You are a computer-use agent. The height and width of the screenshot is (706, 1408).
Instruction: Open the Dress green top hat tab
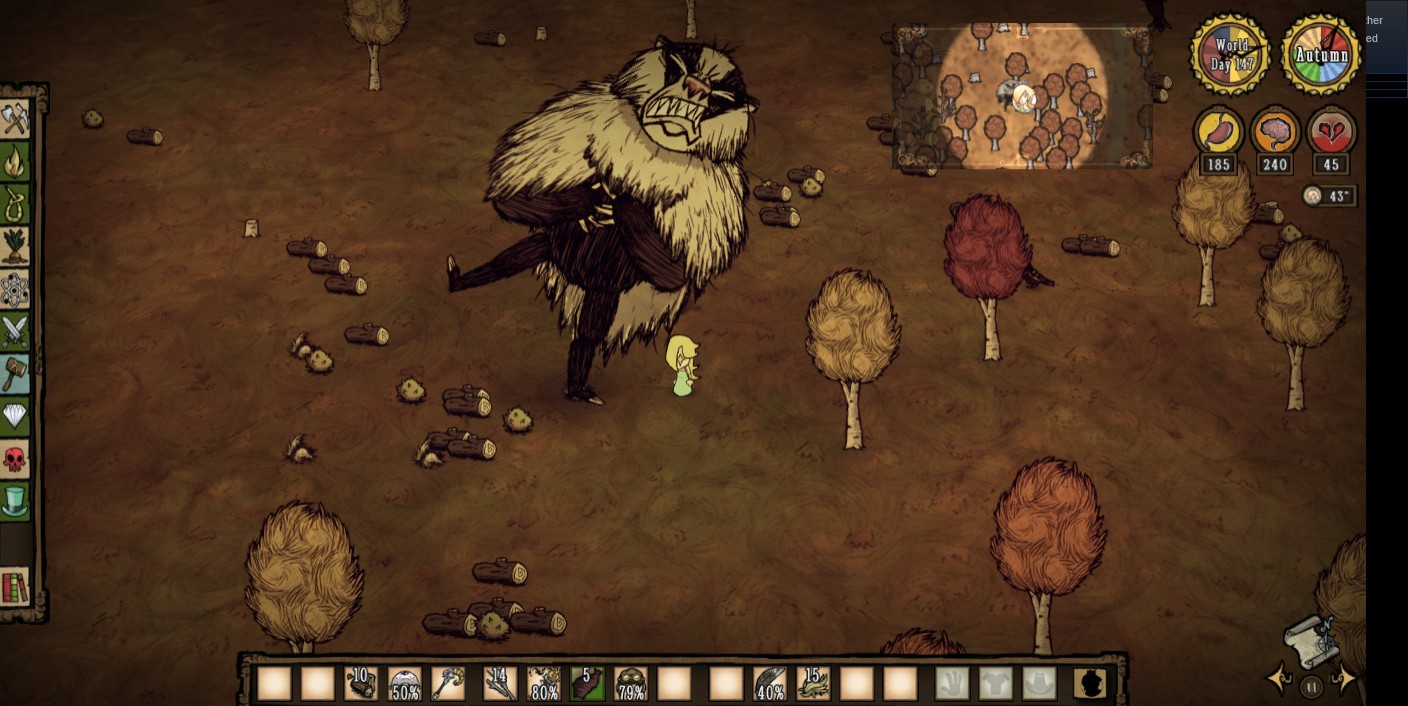15,500
